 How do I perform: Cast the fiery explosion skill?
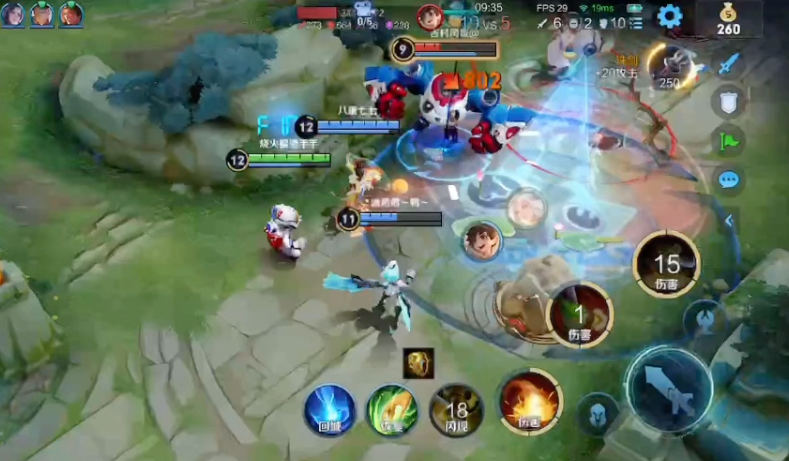point(529,400)
